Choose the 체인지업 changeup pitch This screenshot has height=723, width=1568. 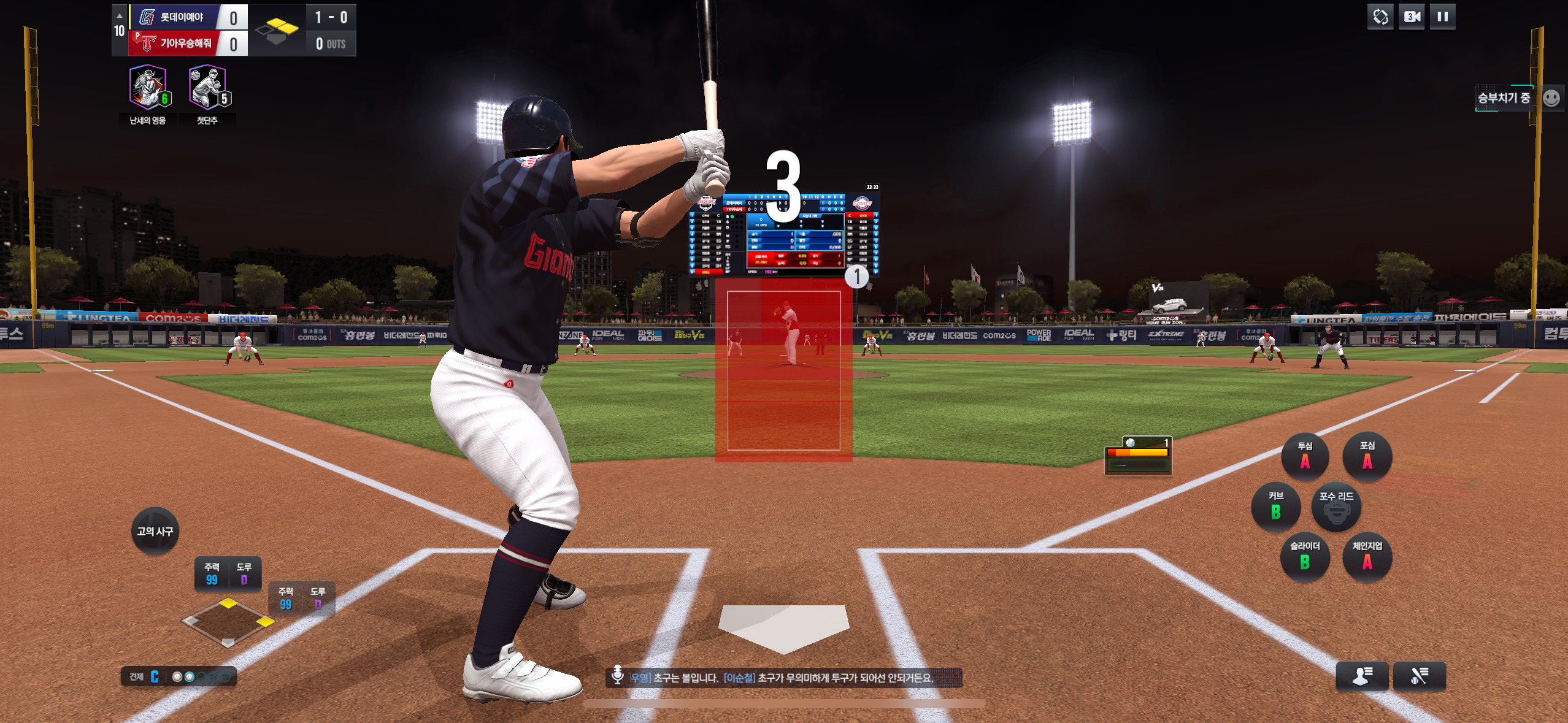(1367, 557)
